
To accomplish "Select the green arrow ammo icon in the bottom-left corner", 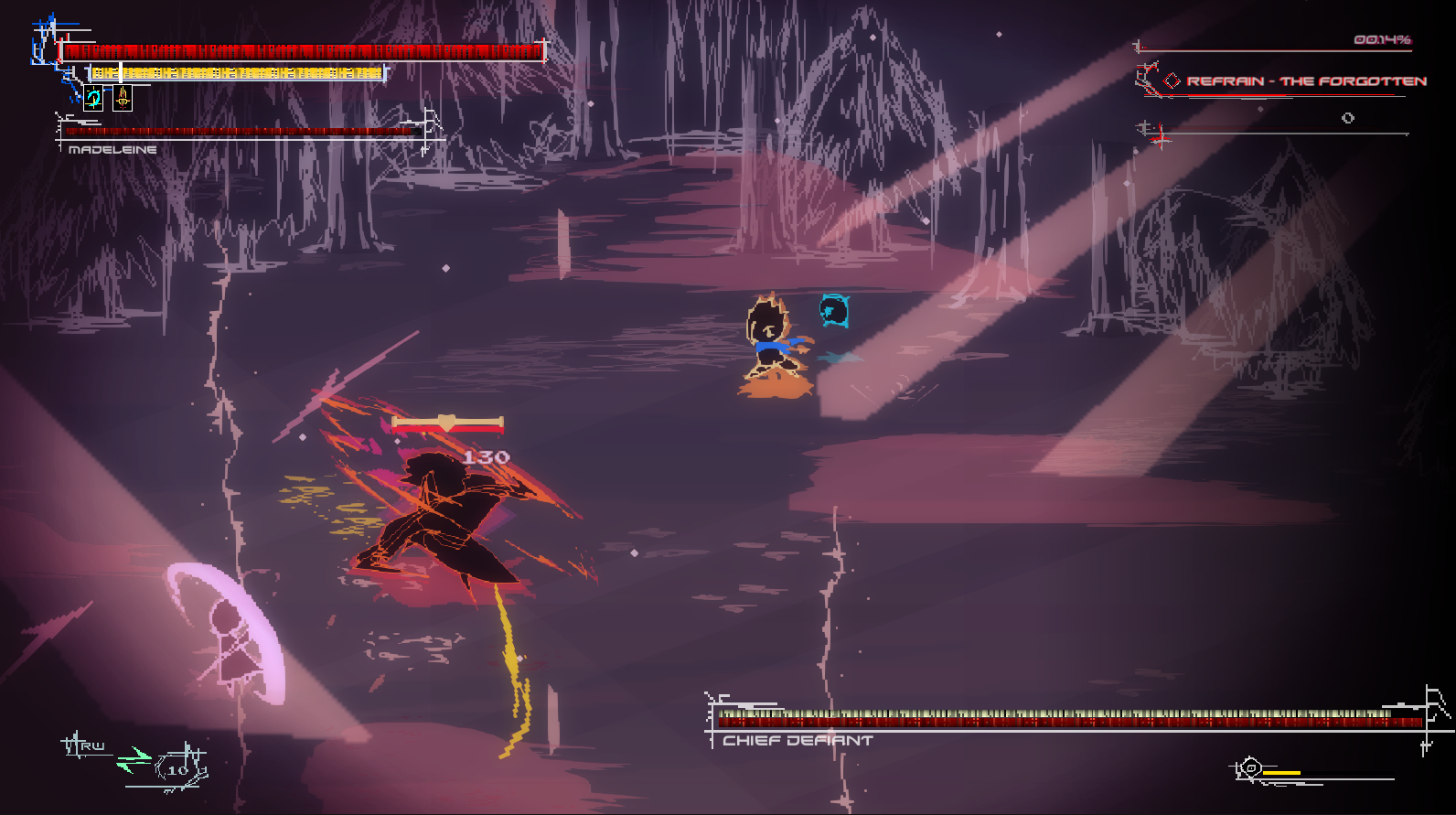I will coord(135,759).
